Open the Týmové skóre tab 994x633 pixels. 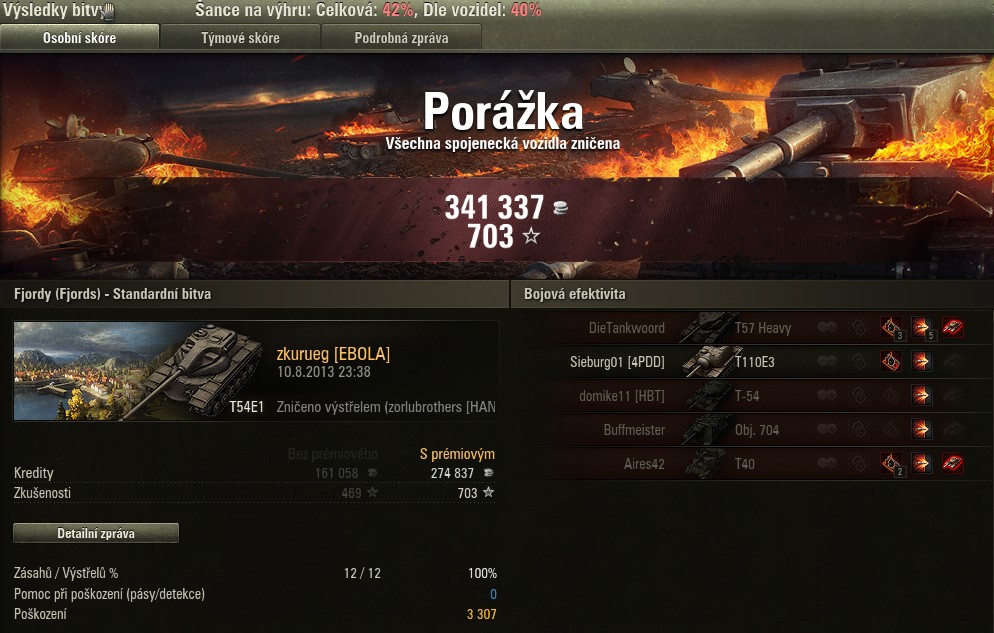(x=240, y=38)
